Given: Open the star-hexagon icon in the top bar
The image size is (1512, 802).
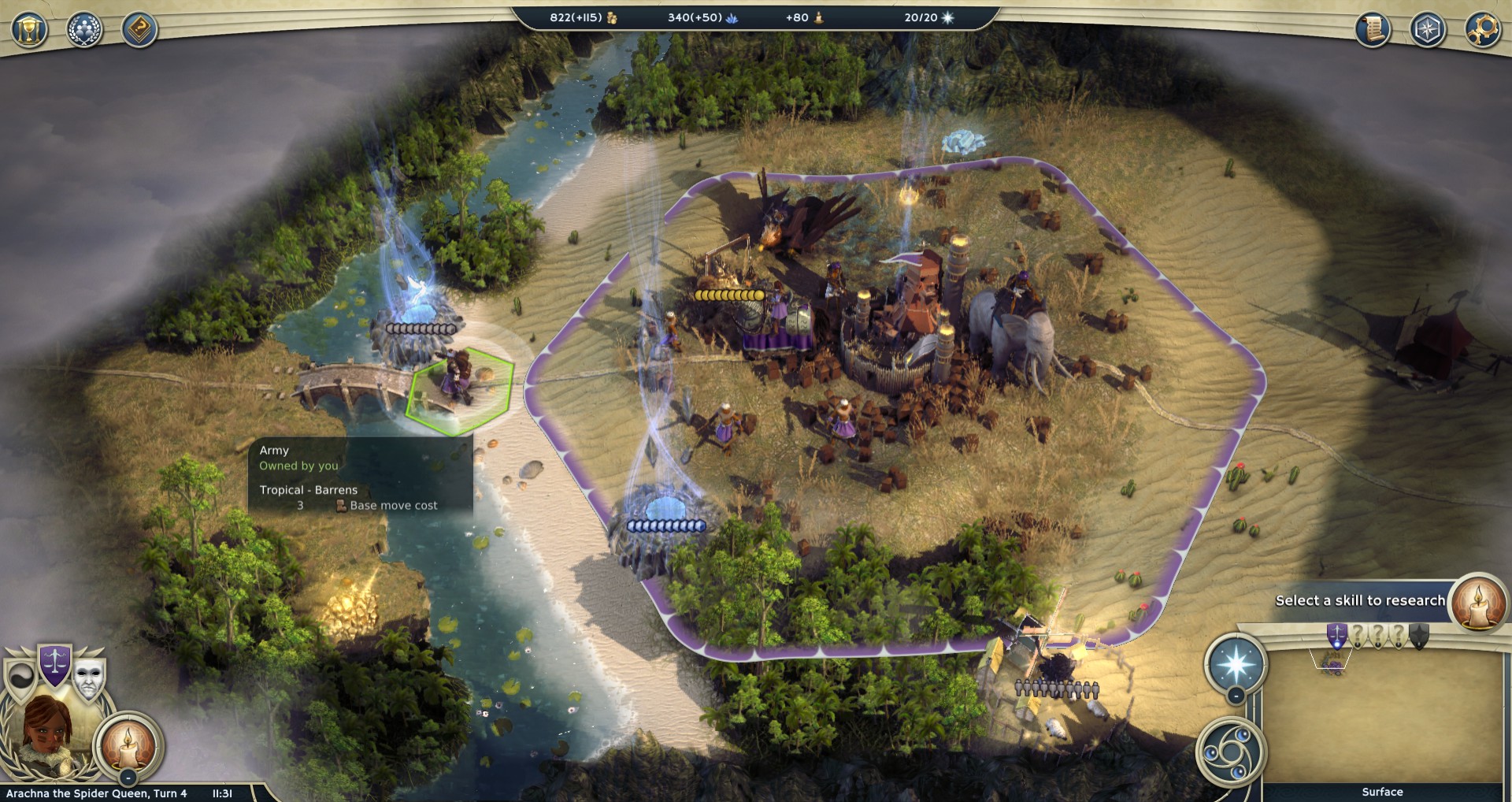Looking at the screenshot, I should [1428, 30].
